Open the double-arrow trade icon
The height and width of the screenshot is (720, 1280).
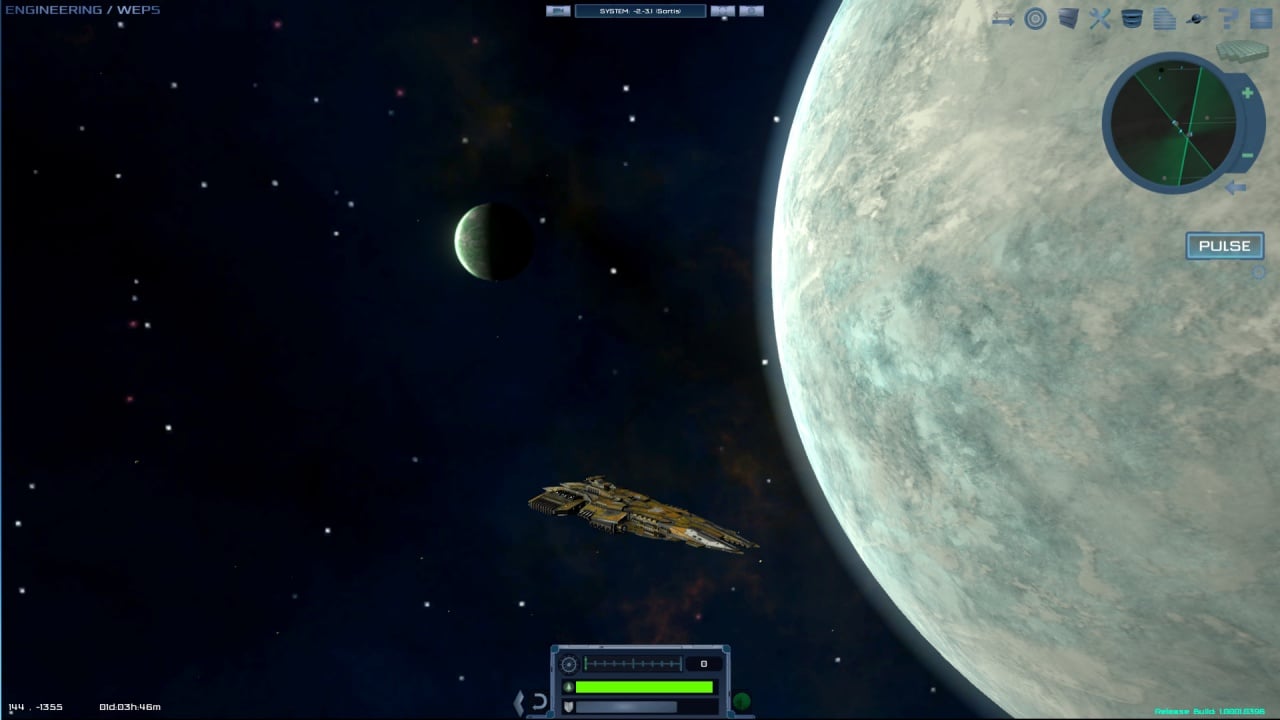click(1003, 19)
